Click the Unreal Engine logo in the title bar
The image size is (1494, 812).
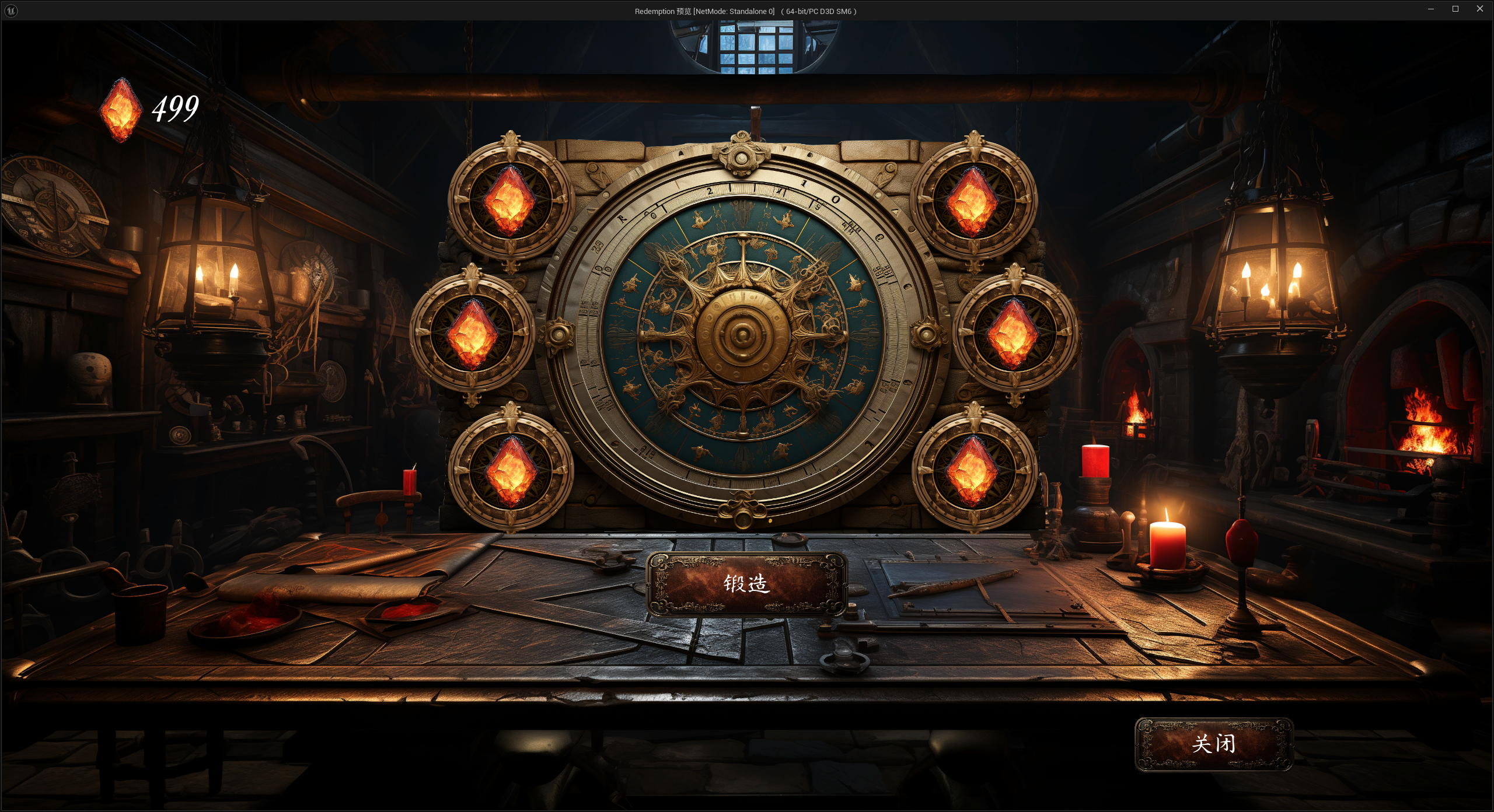[x=12, y=10]
